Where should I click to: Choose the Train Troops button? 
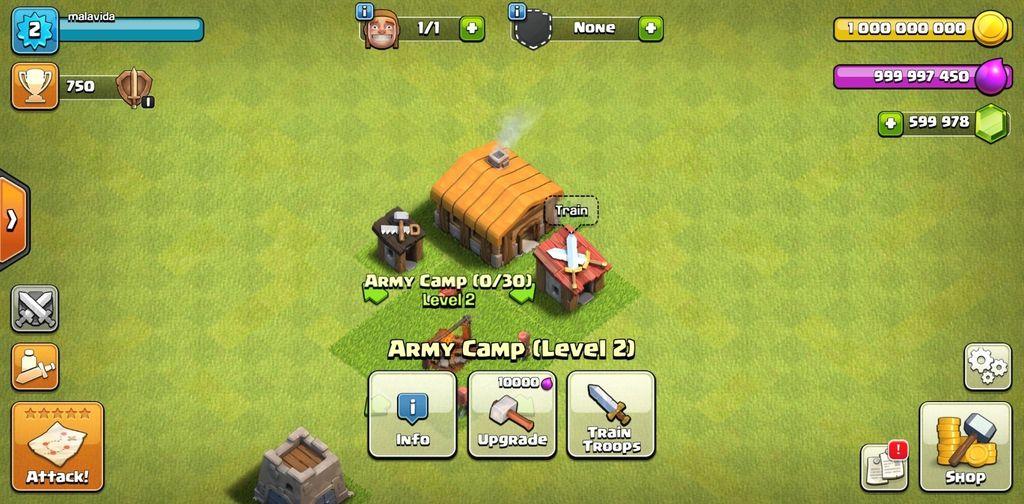(x=611, y=415)
